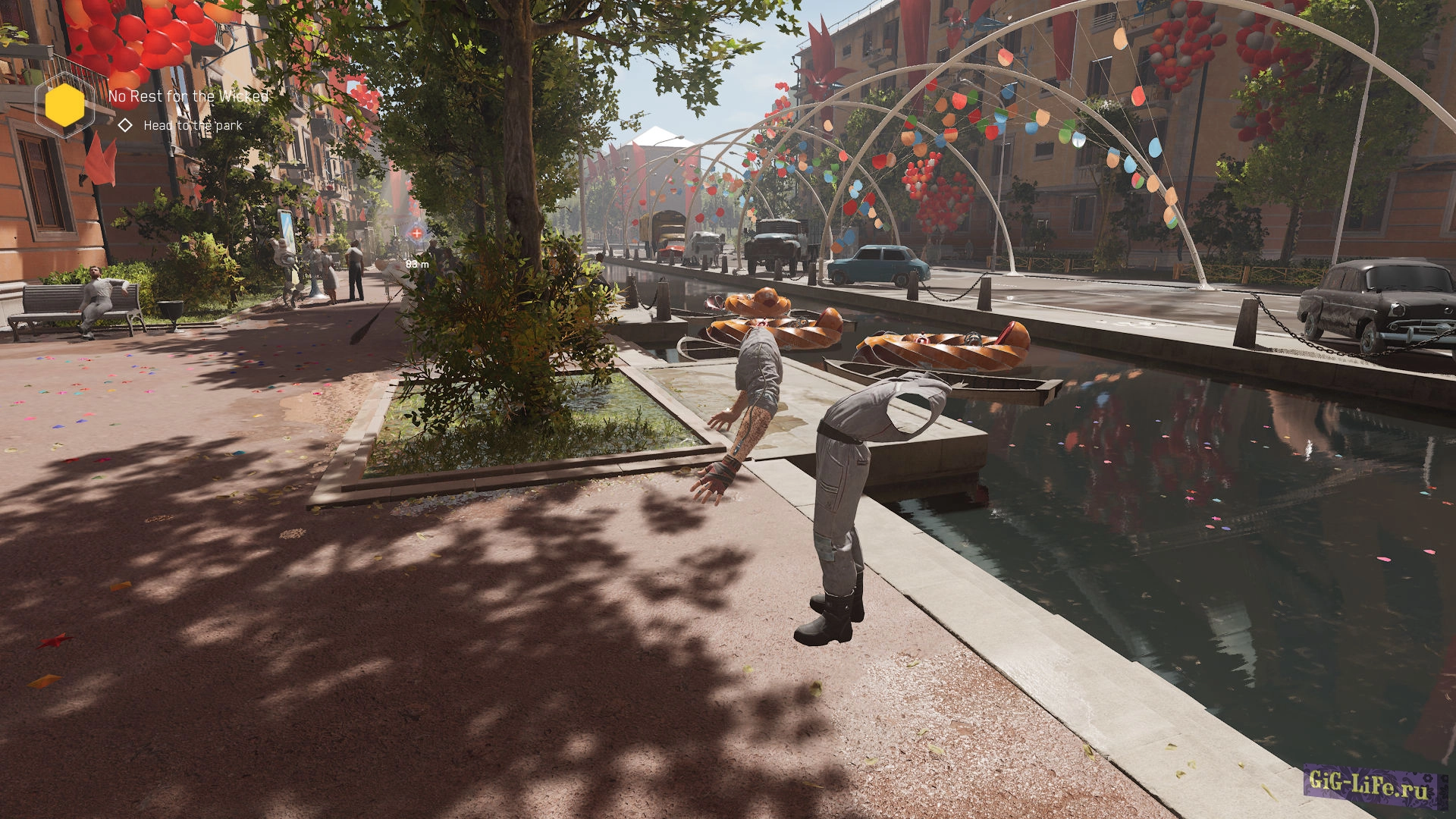This screenshot has height=819, width=1456.
Task: Click the yellow hexagon quest icon
Action: (64, 105)
